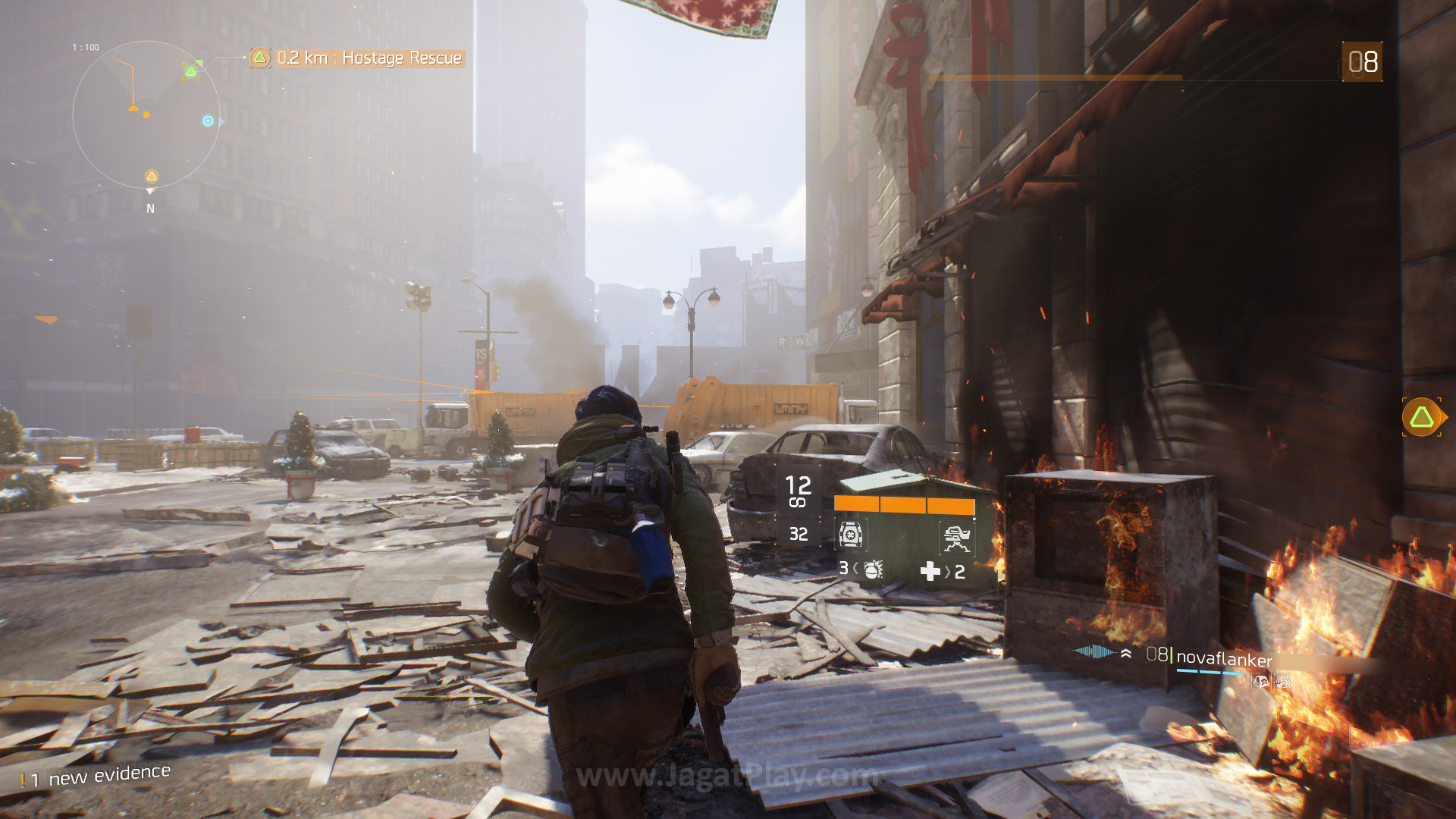1456x819 pixels.
Task: Select the grenade icon
Action: pyautogui.click(x=873, y=570)
